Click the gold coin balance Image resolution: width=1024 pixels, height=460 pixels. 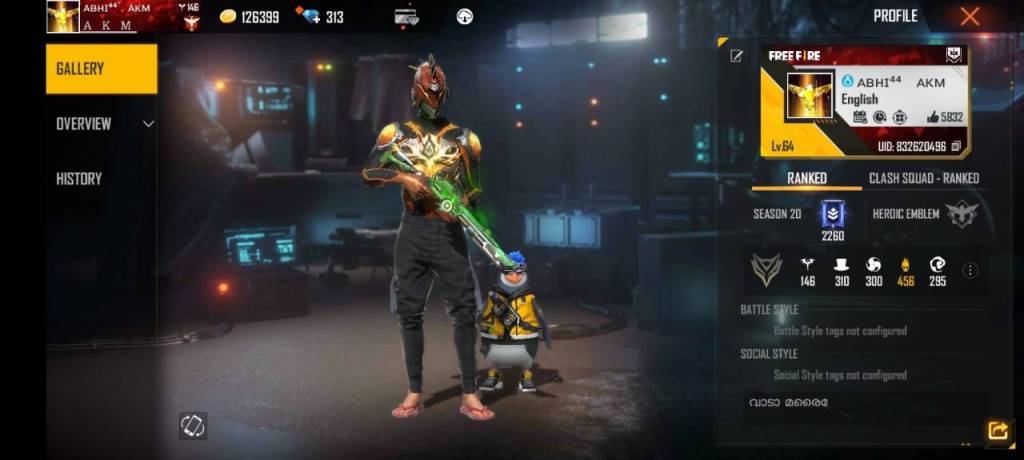pyautogui.click(x=249, y=17)
